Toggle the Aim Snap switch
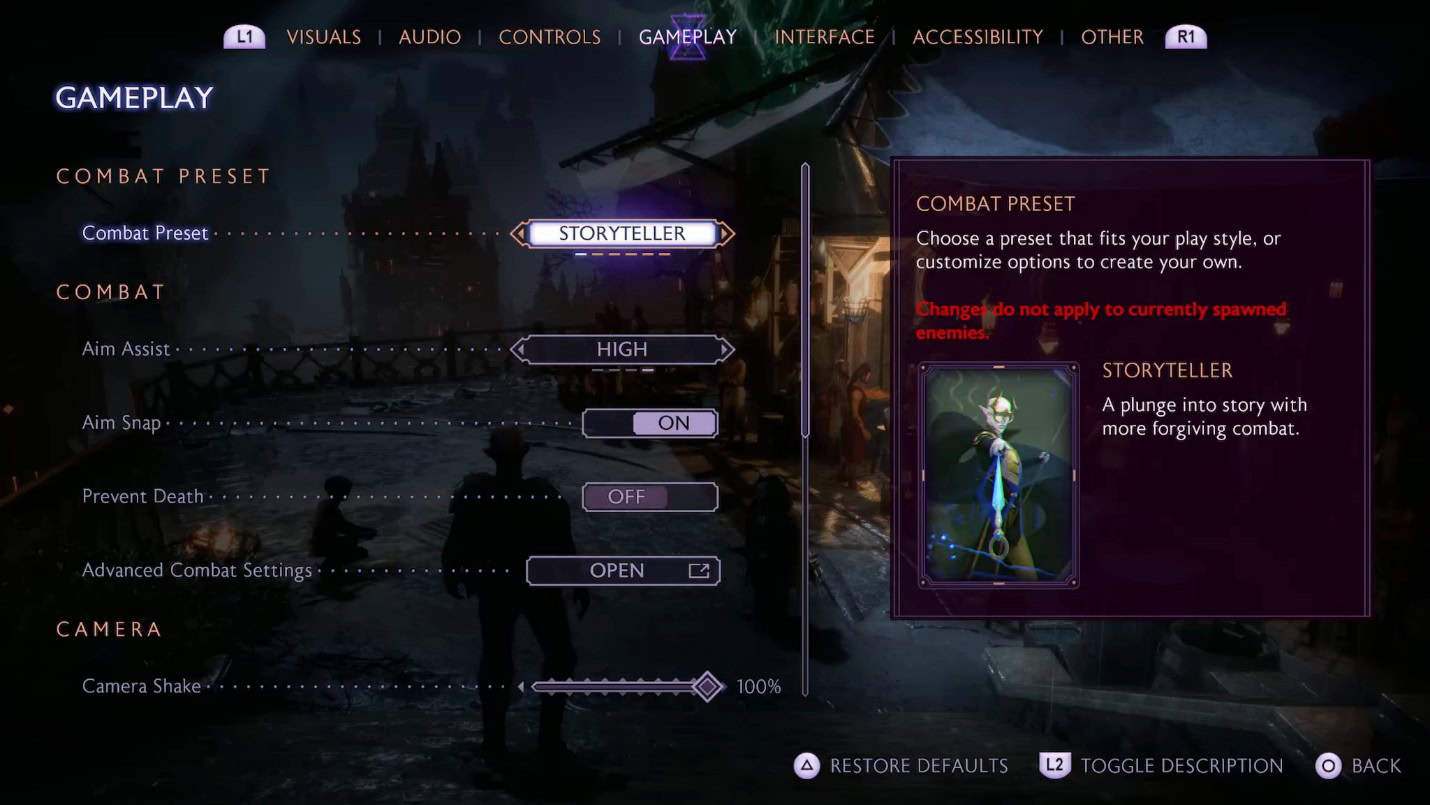 (650, 423)
